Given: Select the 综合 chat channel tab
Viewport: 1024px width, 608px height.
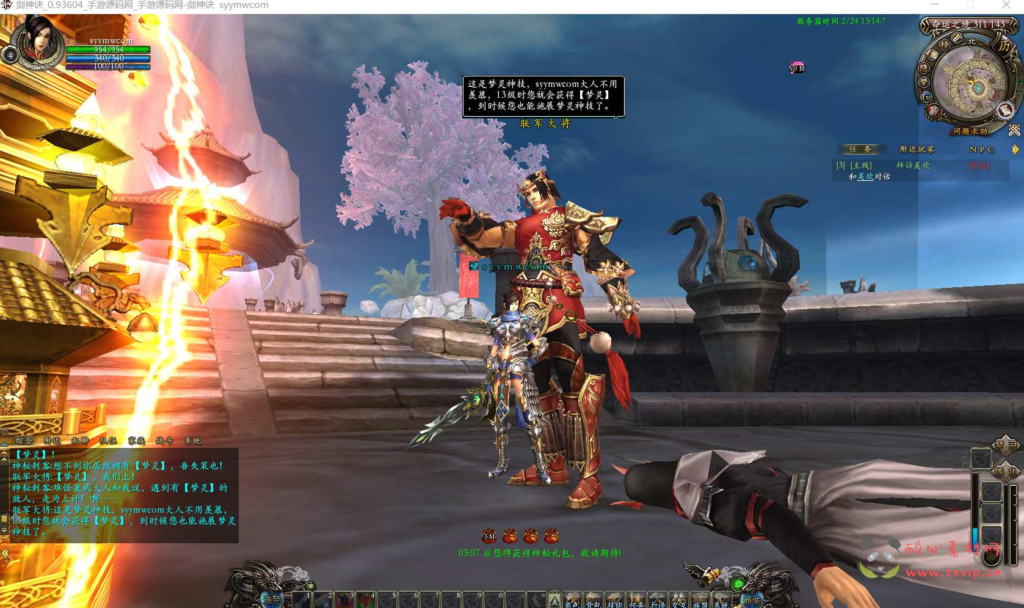Looking at the screenshot, I should (x=23, y=440).
